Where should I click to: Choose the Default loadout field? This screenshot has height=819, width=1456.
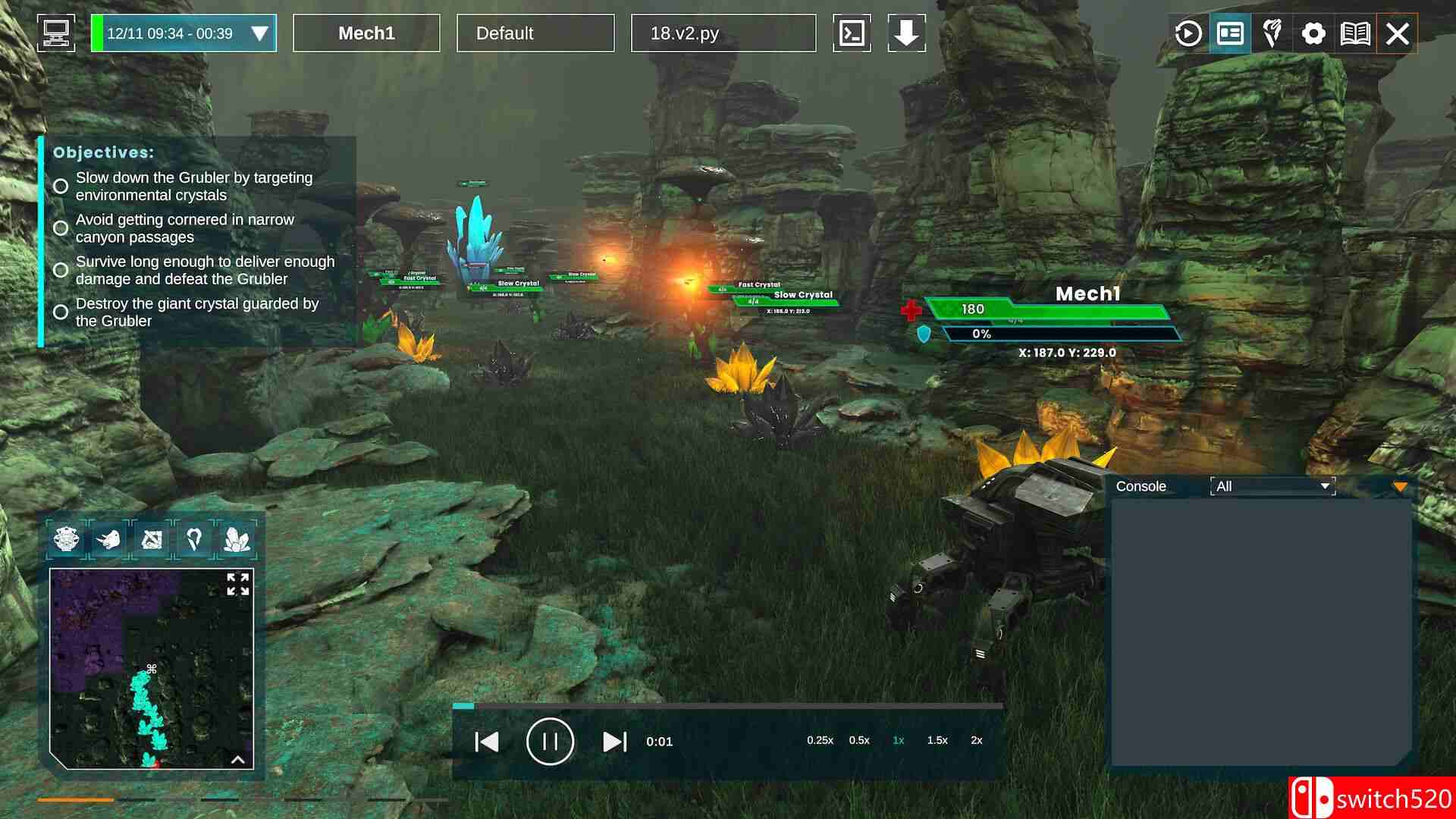pyautogui.click(x=535, y=33)
